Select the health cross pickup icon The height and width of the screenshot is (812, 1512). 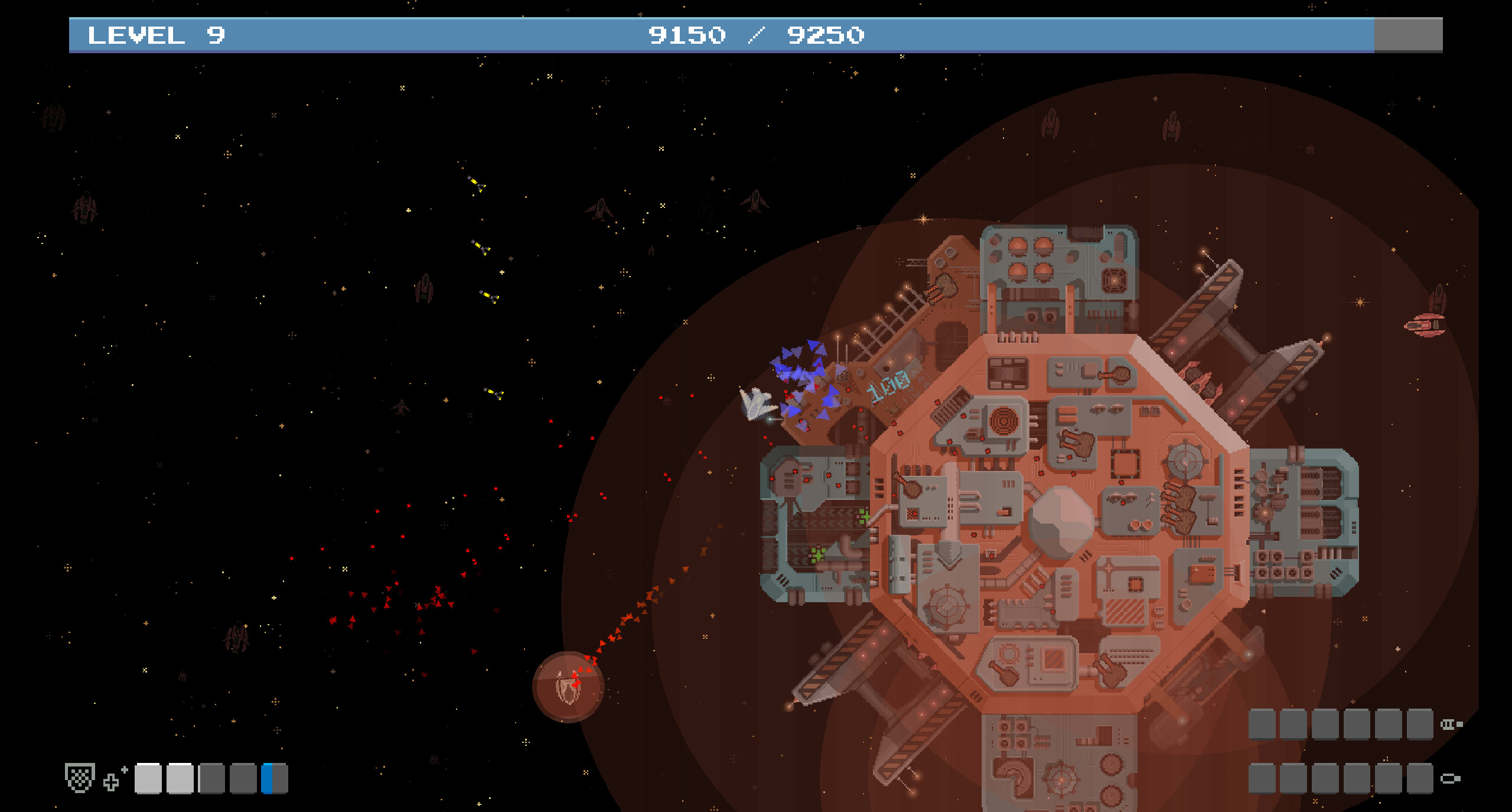(x=112, y=783)
